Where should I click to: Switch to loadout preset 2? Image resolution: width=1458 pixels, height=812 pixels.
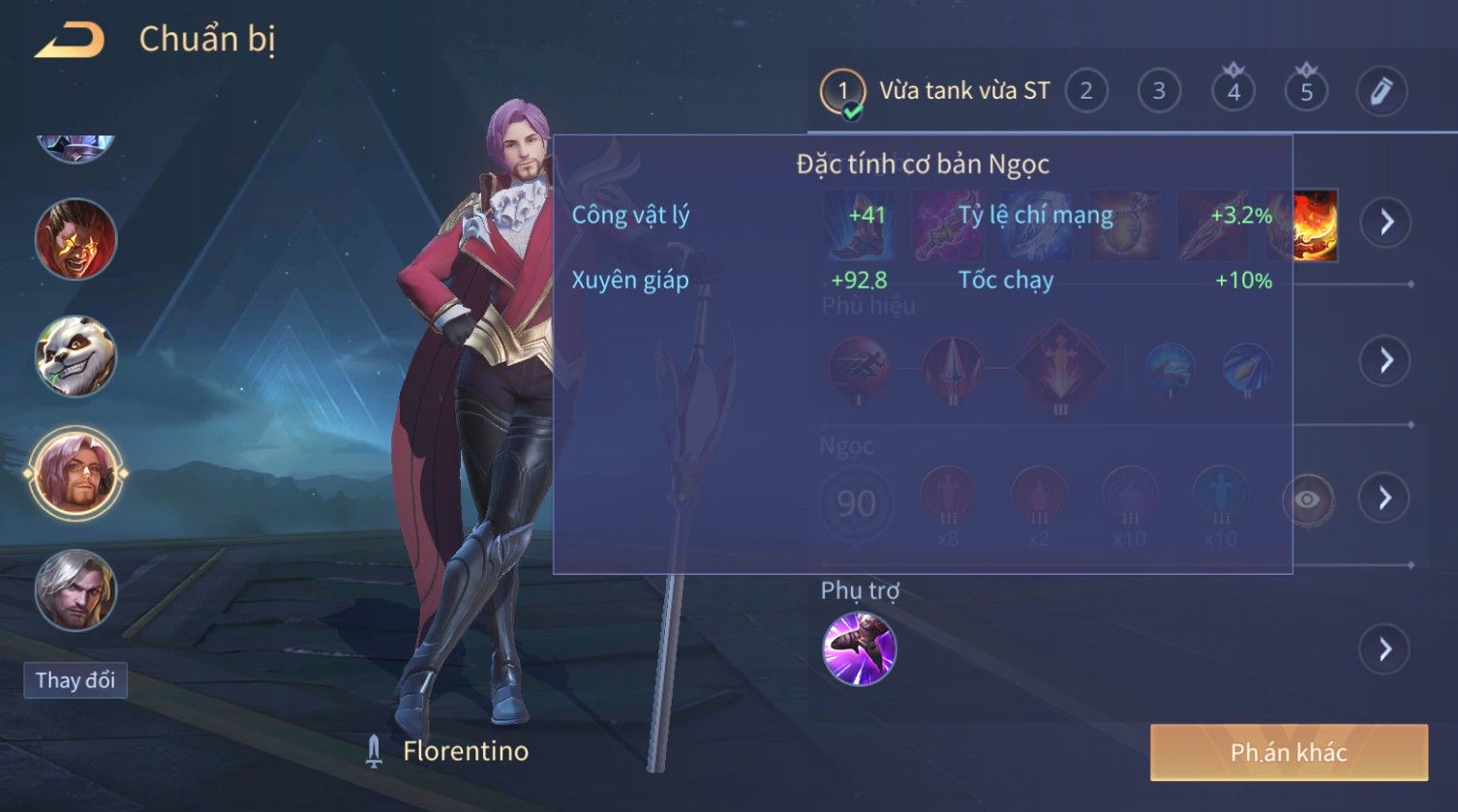(x=1086, y=92)
